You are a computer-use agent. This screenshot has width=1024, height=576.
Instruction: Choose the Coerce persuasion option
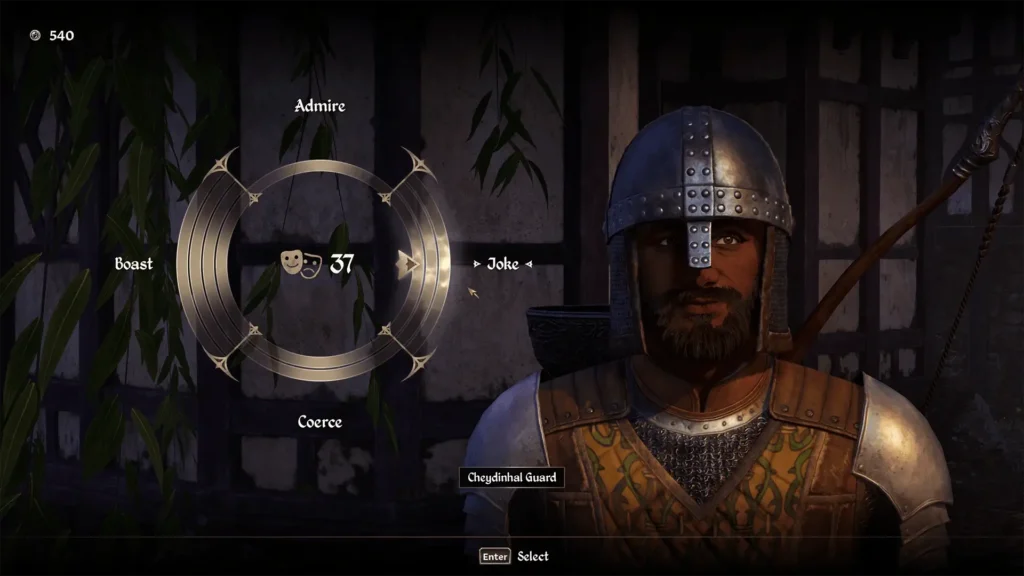click(319, 422)
